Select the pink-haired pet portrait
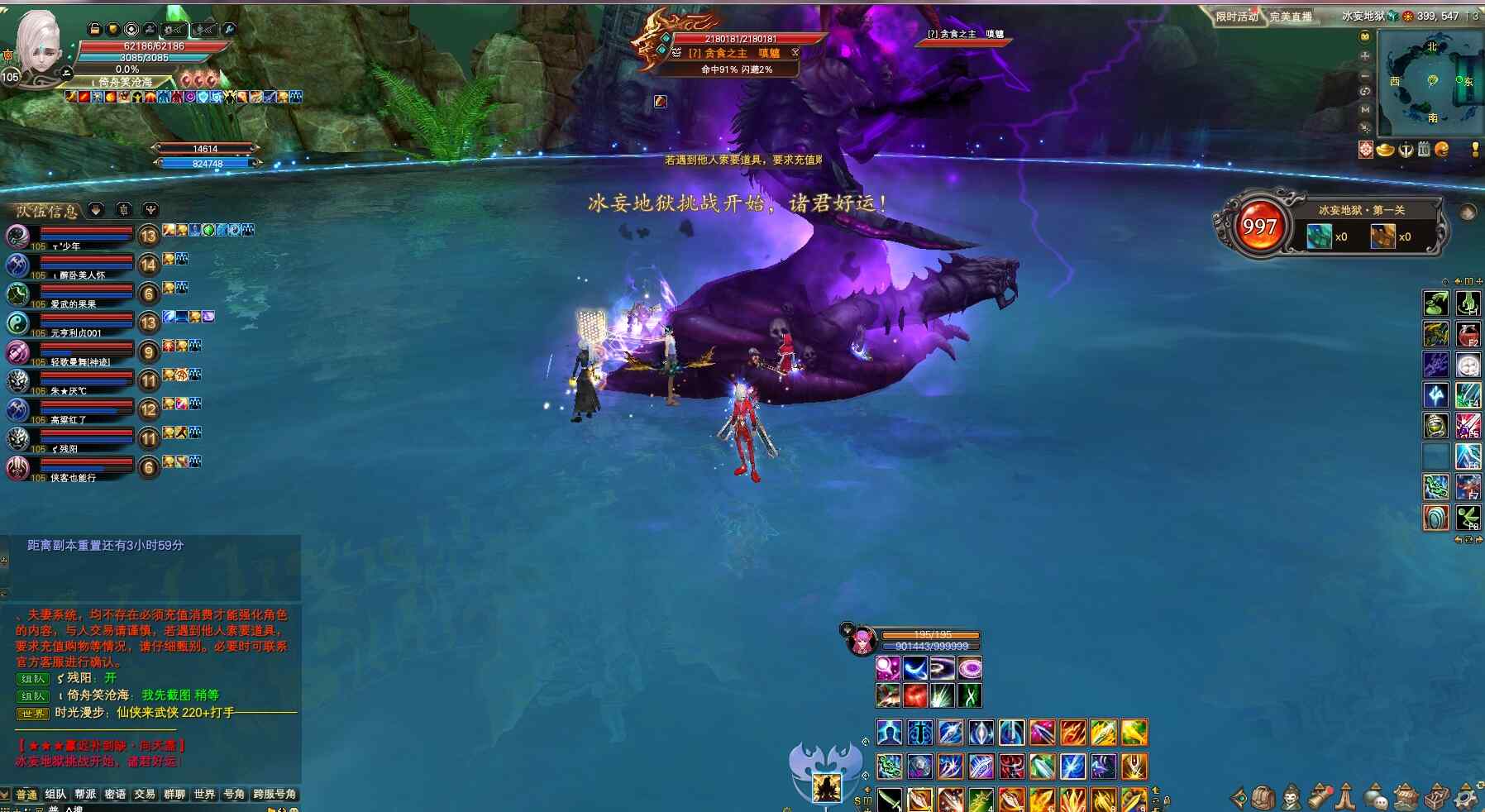 point(862,641)
